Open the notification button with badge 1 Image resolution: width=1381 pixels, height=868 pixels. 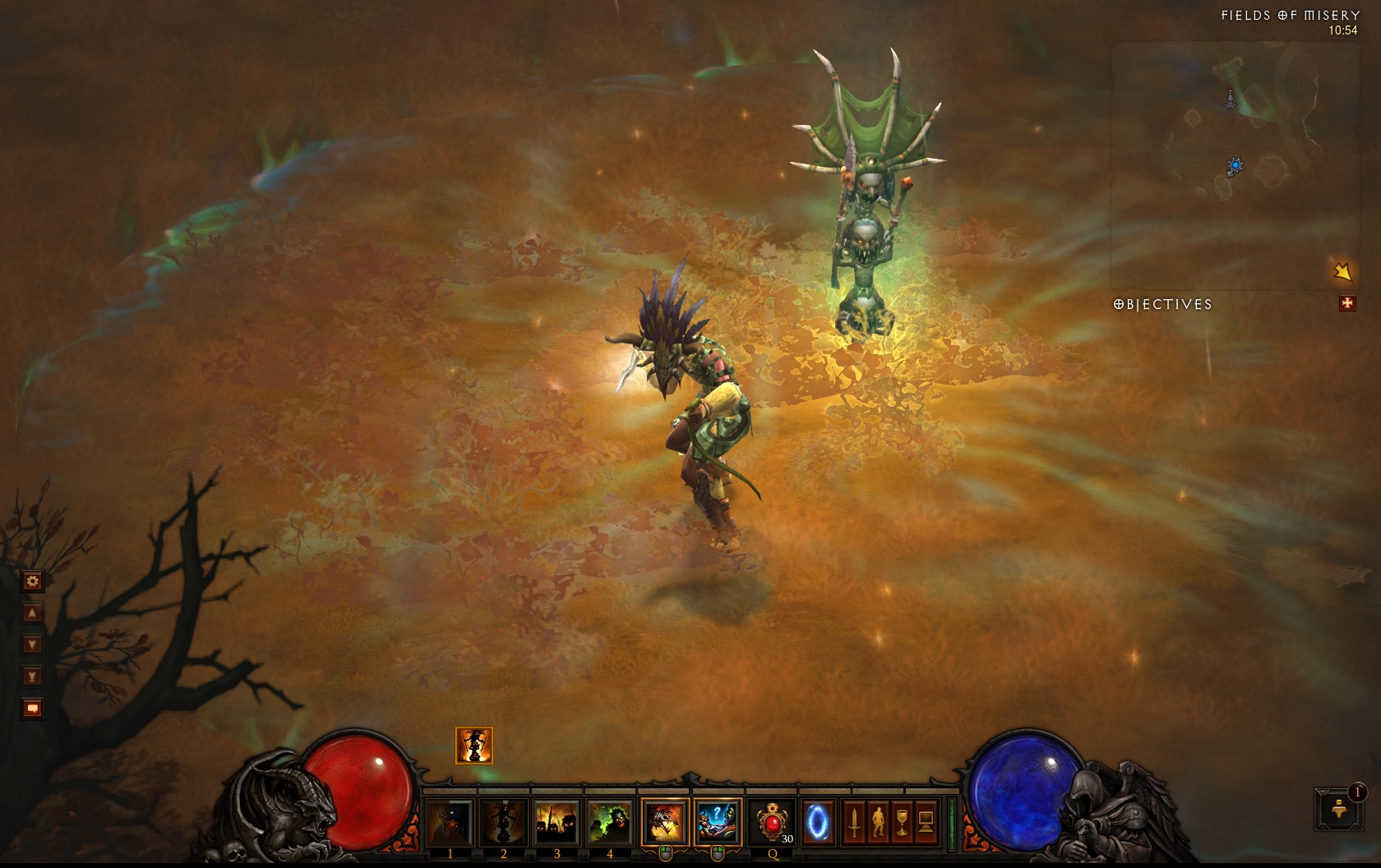[x=1336, y=809]
